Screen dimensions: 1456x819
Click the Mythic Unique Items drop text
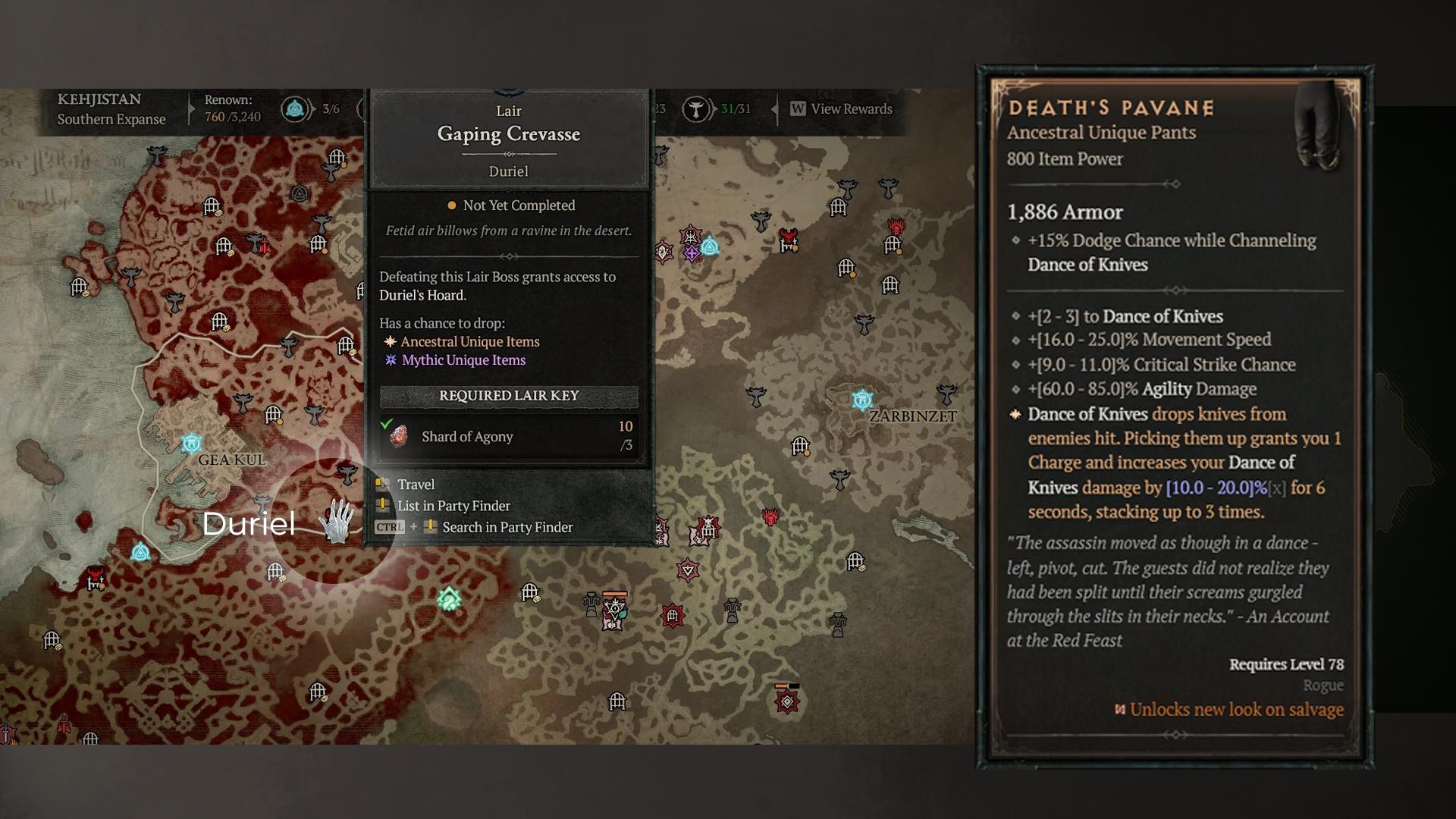tap(463, 360)
